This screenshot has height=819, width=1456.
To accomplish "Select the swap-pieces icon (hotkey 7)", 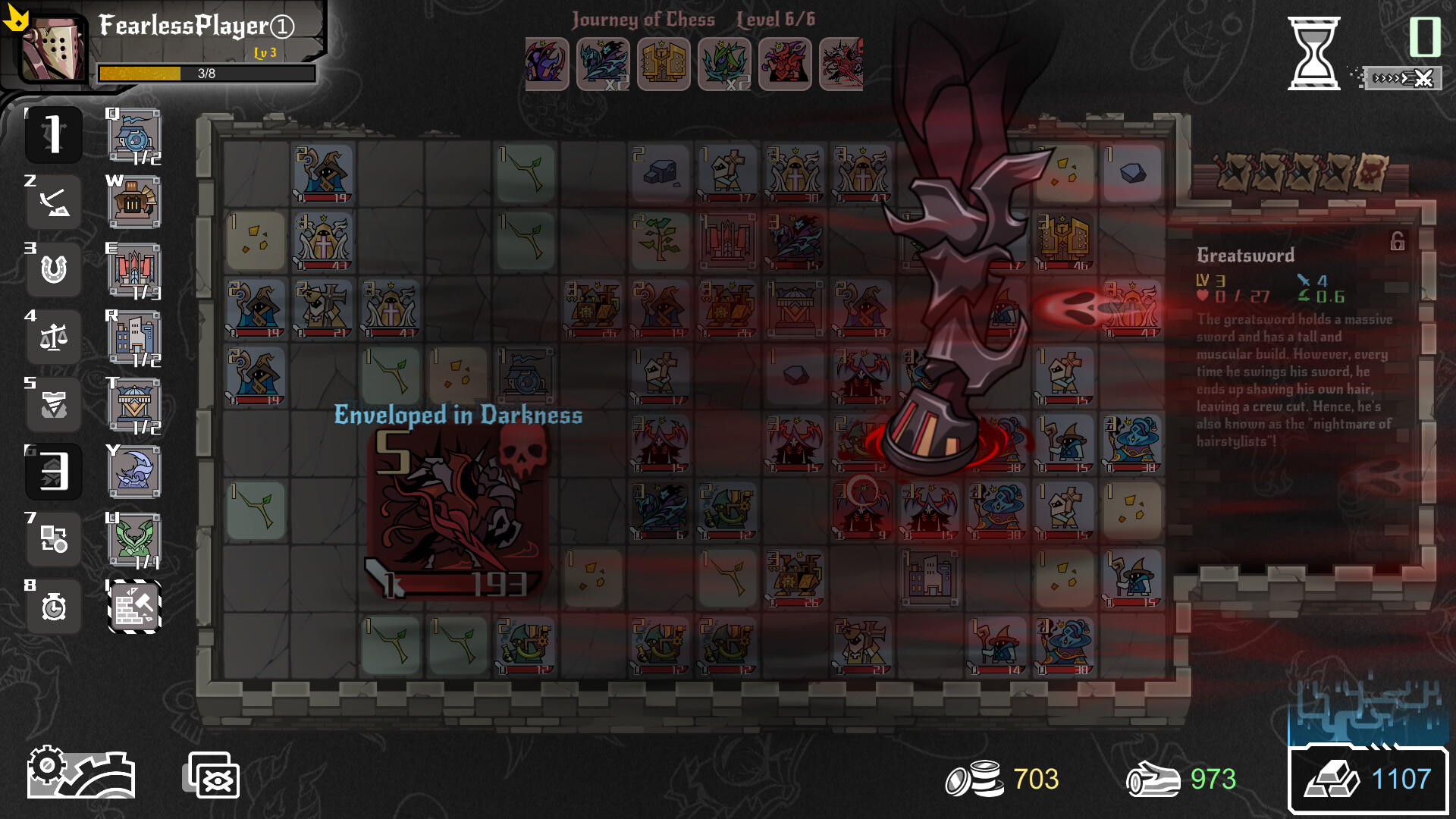I will (x=53, y=539).
